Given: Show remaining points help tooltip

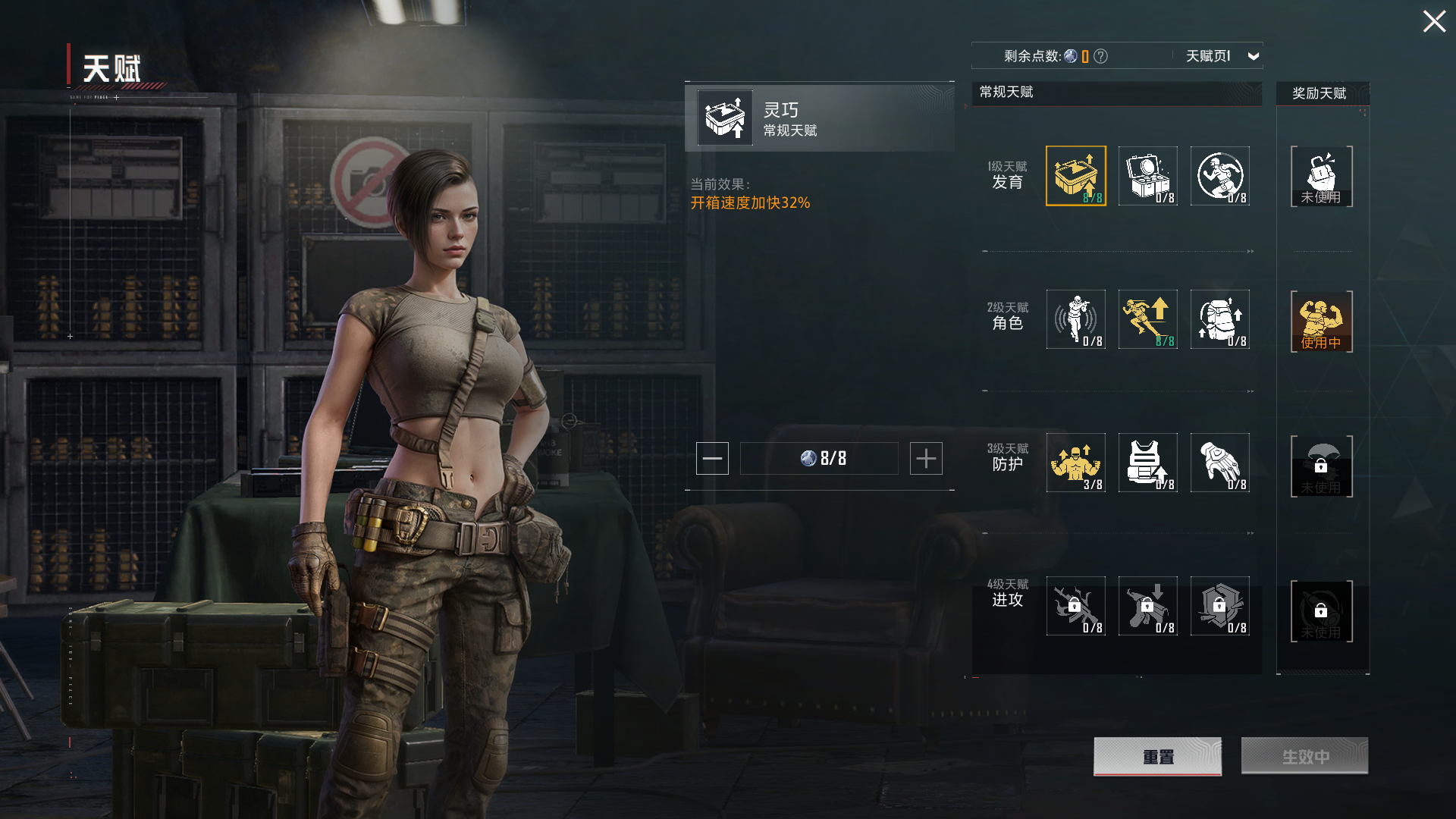Looking at the screenshot, I should (1101, 56).
